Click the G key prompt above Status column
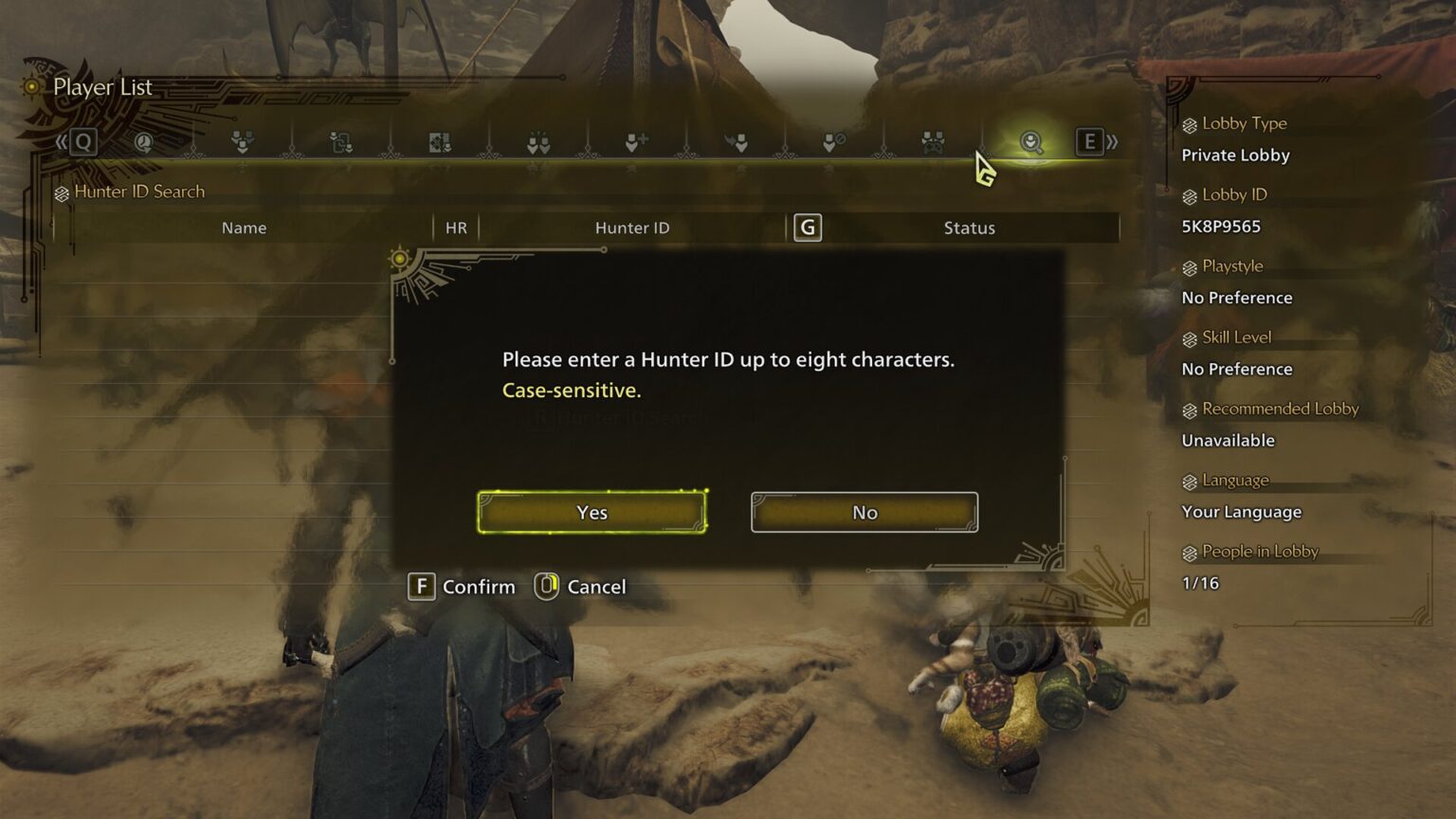Screen dimensions: 1456x819 807,227
